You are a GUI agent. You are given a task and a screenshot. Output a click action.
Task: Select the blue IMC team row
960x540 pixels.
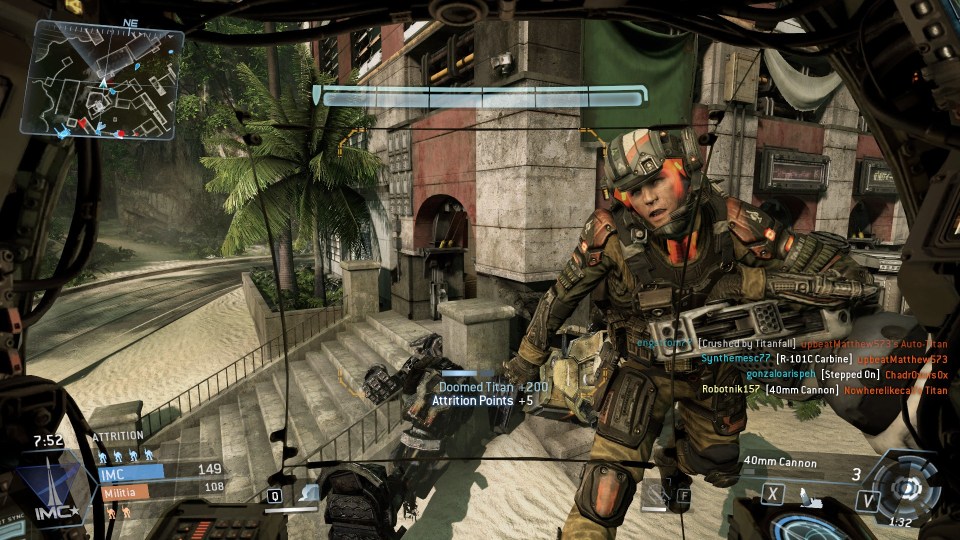tap(159, 470)
